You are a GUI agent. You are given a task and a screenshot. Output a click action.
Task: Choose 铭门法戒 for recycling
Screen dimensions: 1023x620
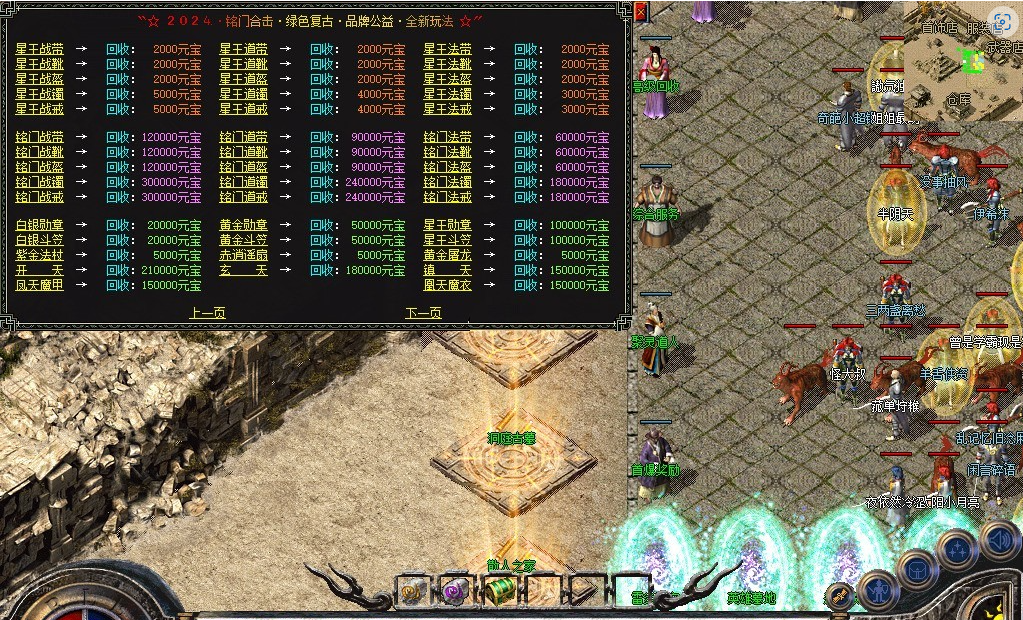(x=447, y=197)
